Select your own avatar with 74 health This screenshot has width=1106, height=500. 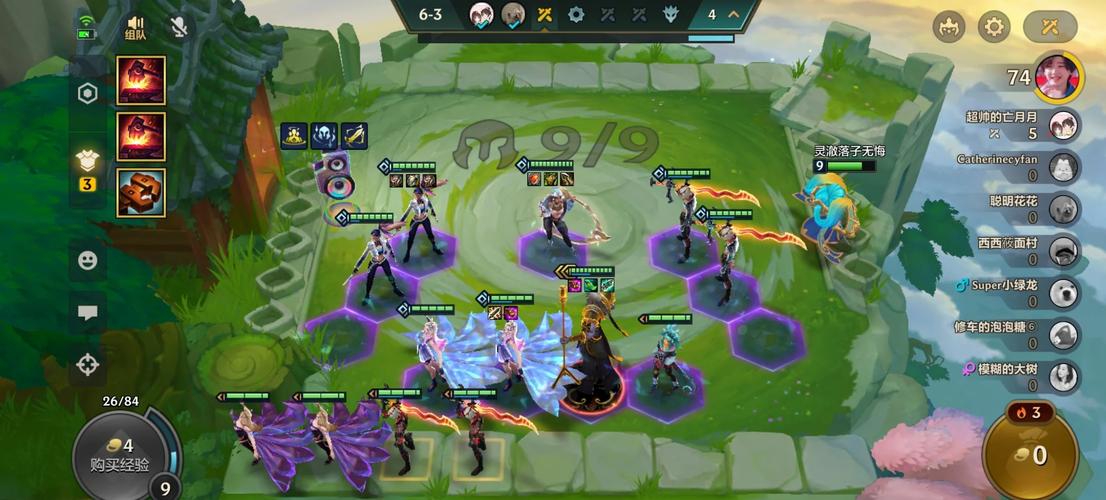click(1057, 78)
